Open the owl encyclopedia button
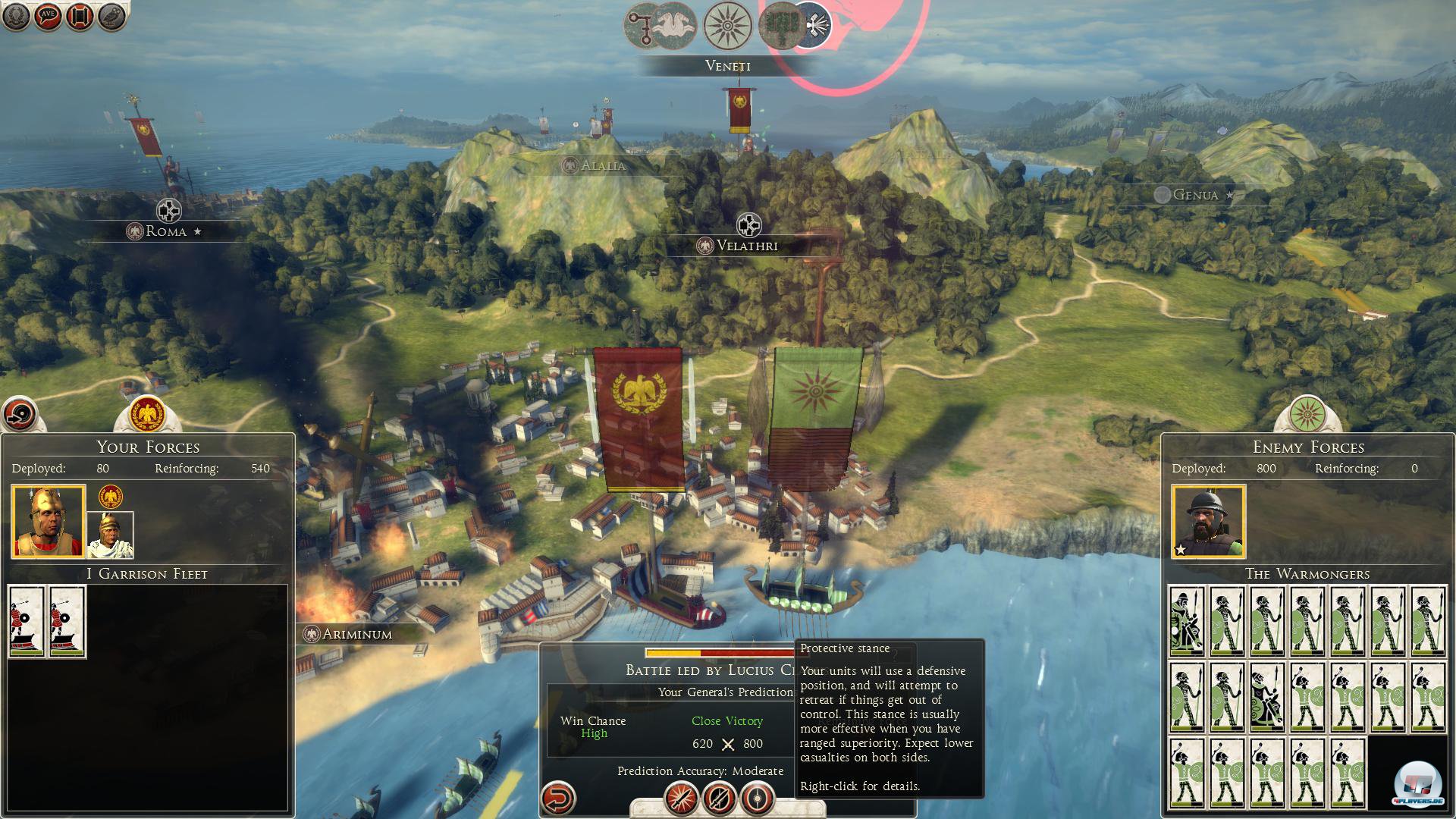 111,16
